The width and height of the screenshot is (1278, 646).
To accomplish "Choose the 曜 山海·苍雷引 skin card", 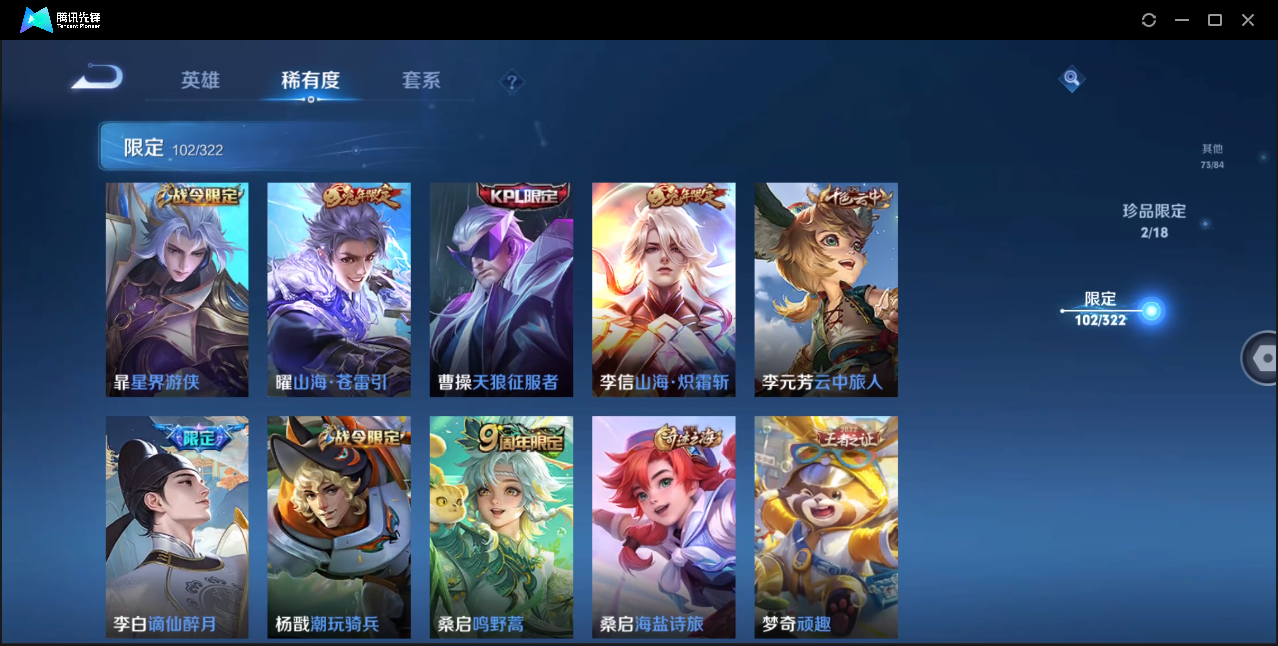I will [x=339, y=289].
